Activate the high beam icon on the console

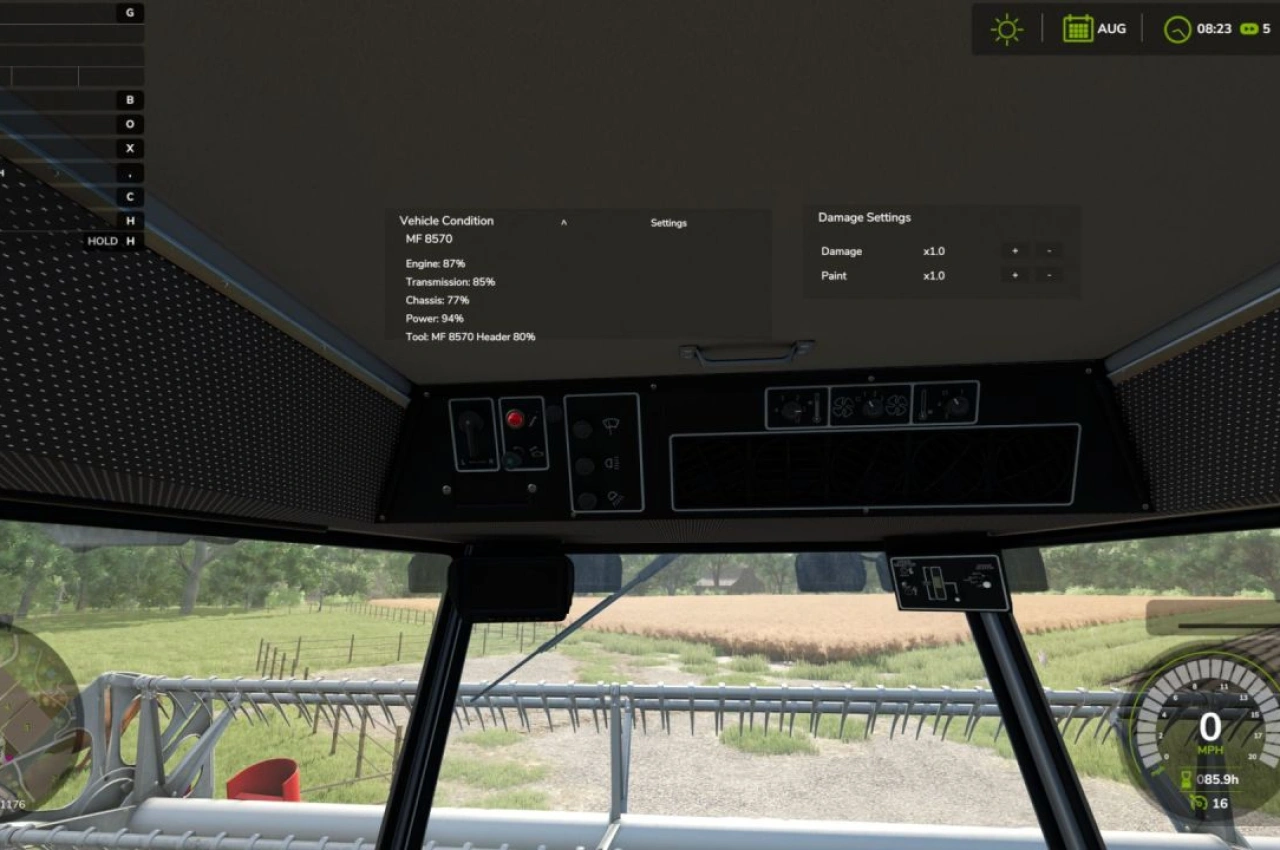[x=612, y=462]
